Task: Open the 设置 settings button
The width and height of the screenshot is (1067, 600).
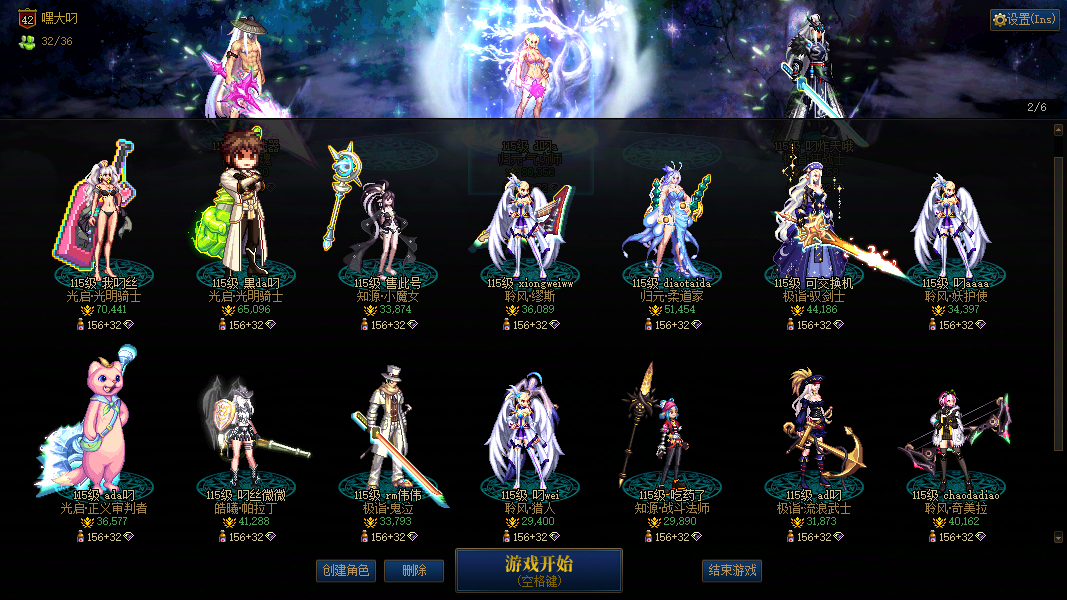Action: 1025,19
